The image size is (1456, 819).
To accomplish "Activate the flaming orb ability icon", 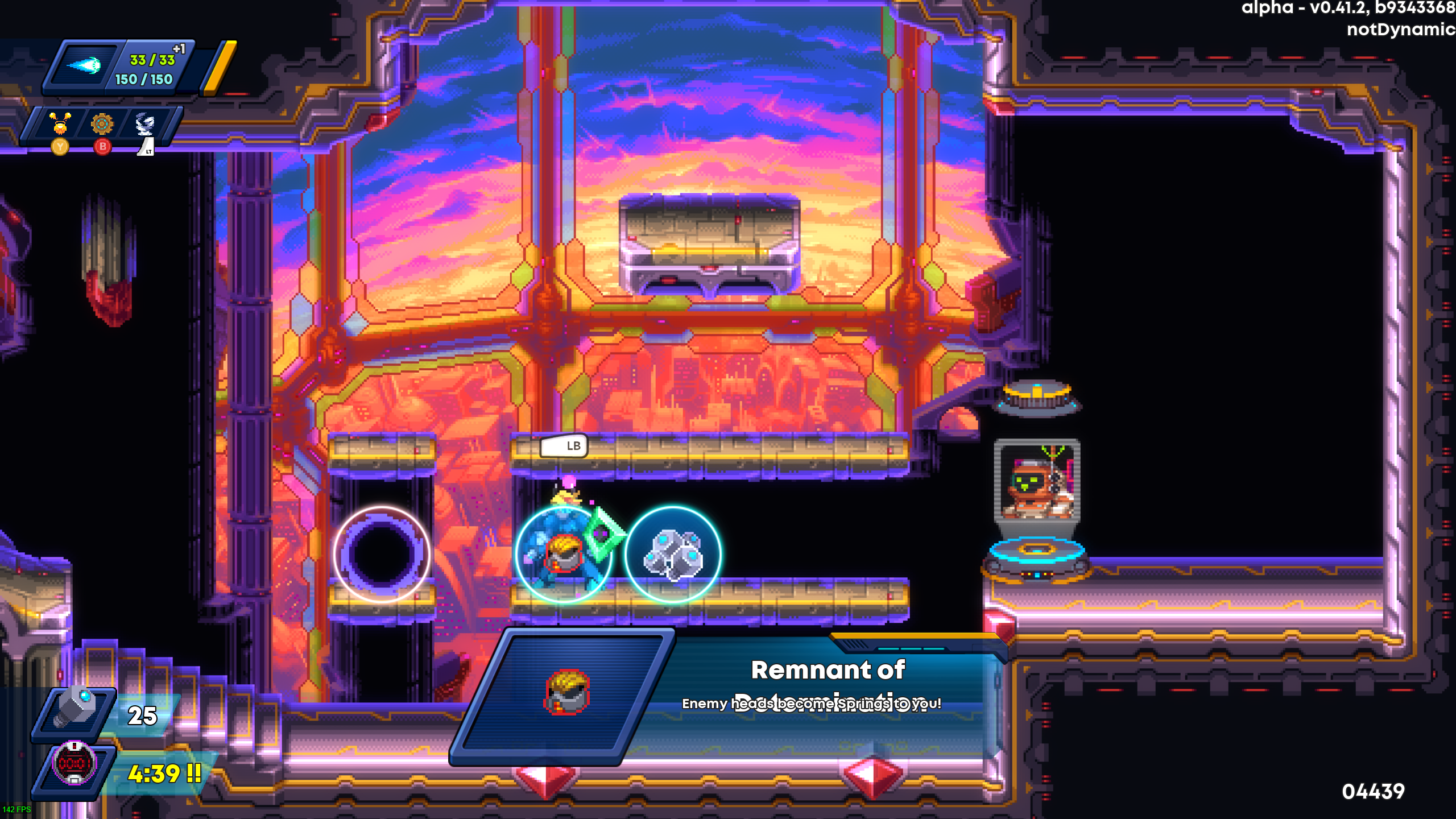I will 60,123.
